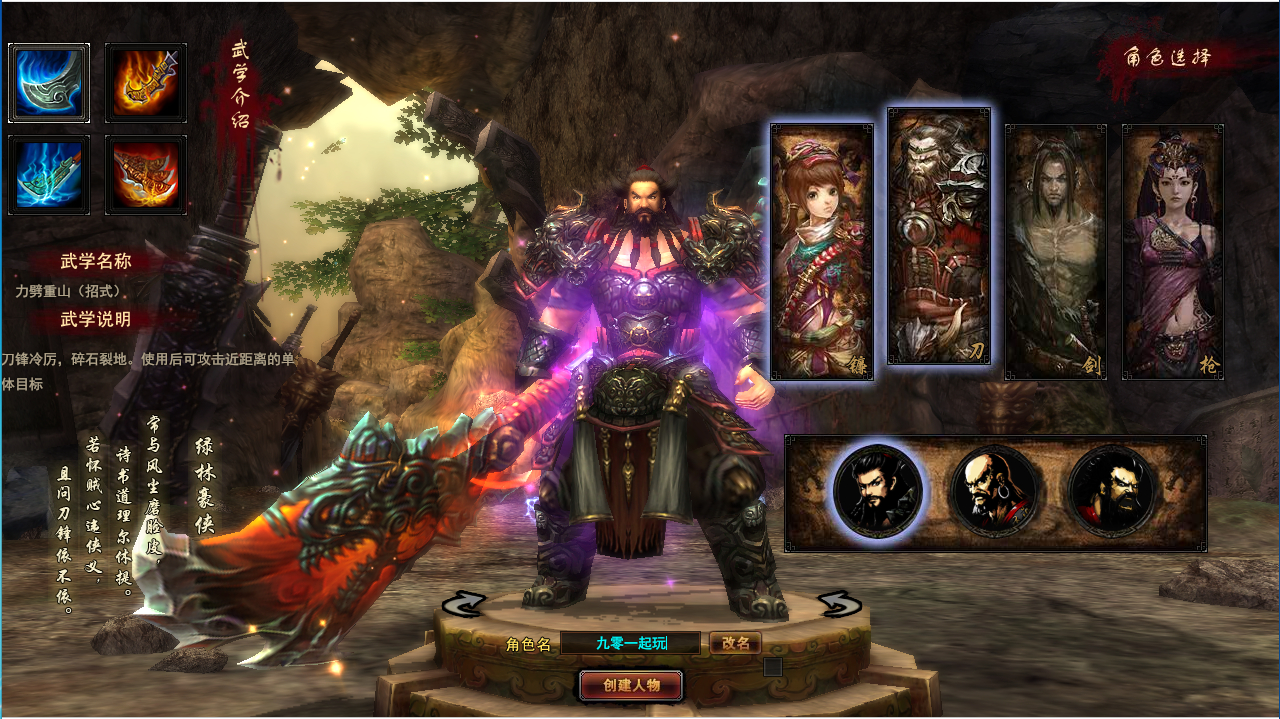
Task: Open the flaming triple-blade skill icon
Action: click(x=146, y=175)
